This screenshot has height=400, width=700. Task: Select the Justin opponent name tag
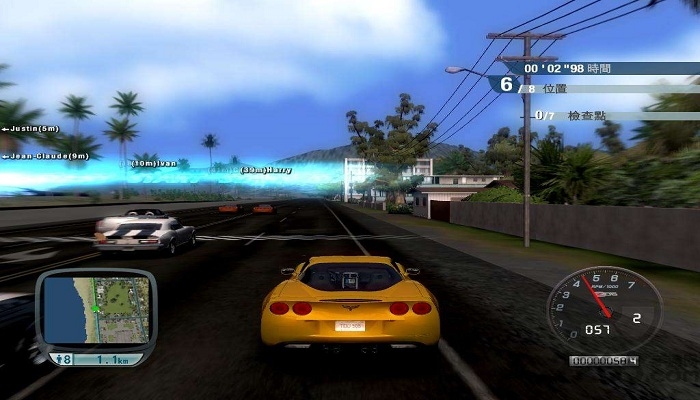tap(31, 129)
